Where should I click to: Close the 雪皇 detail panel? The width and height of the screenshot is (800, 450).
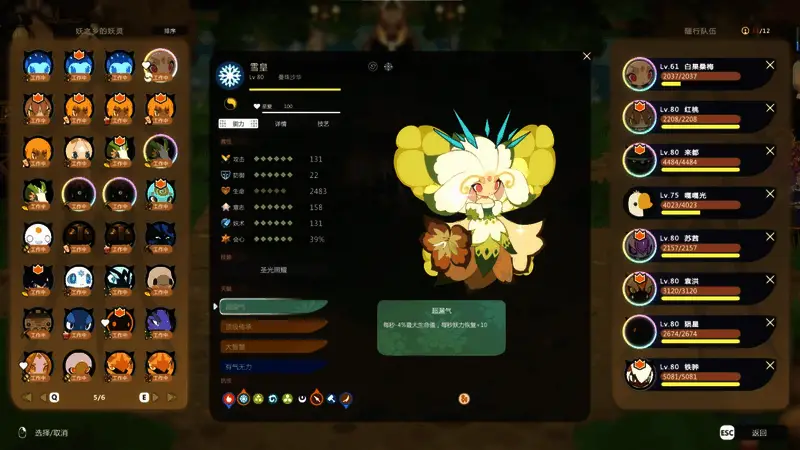(587, 56)
